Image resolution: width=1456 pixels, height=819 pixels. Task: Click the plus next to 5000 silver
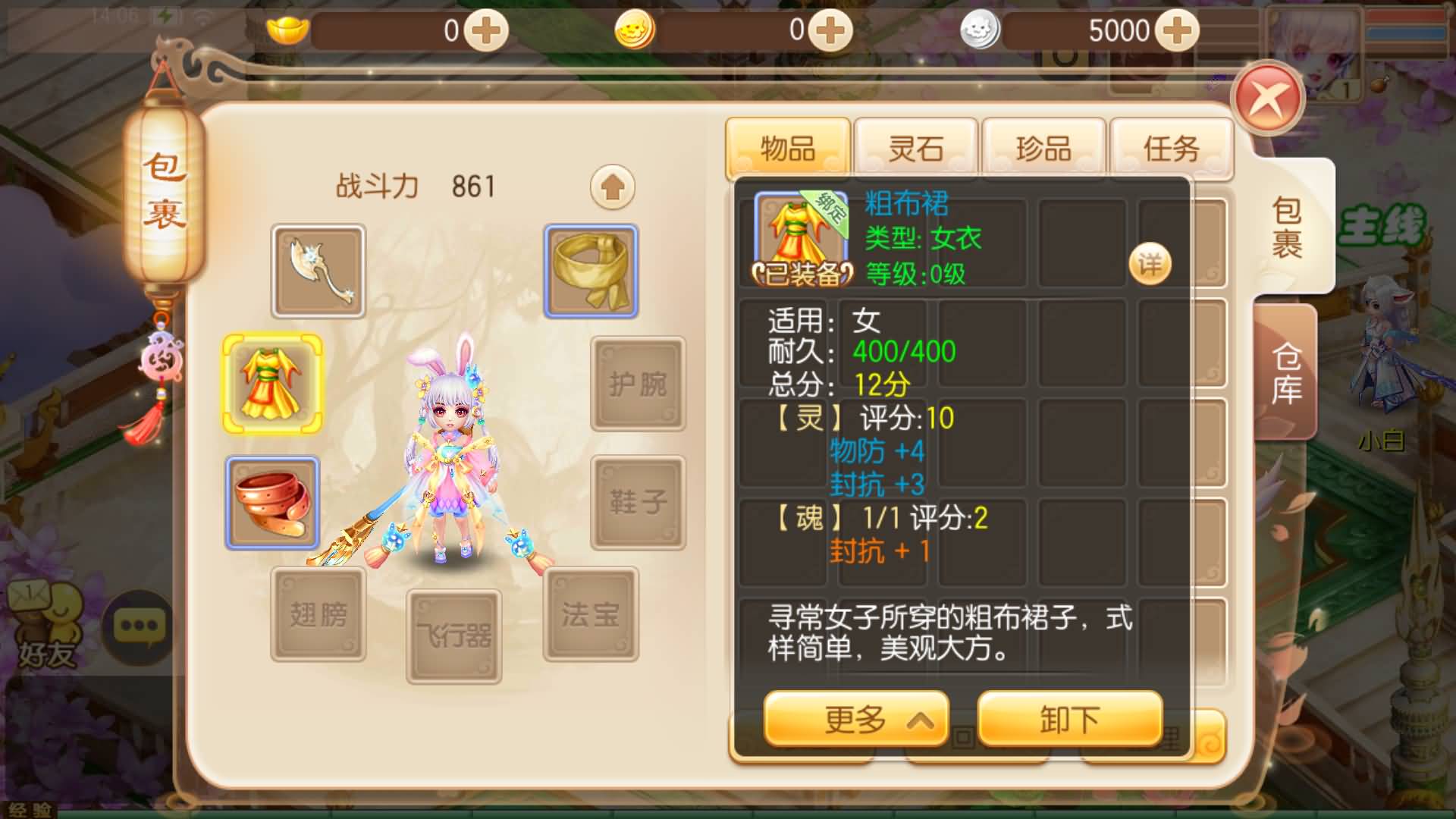pyautogui.click(x=1175, y=30)
